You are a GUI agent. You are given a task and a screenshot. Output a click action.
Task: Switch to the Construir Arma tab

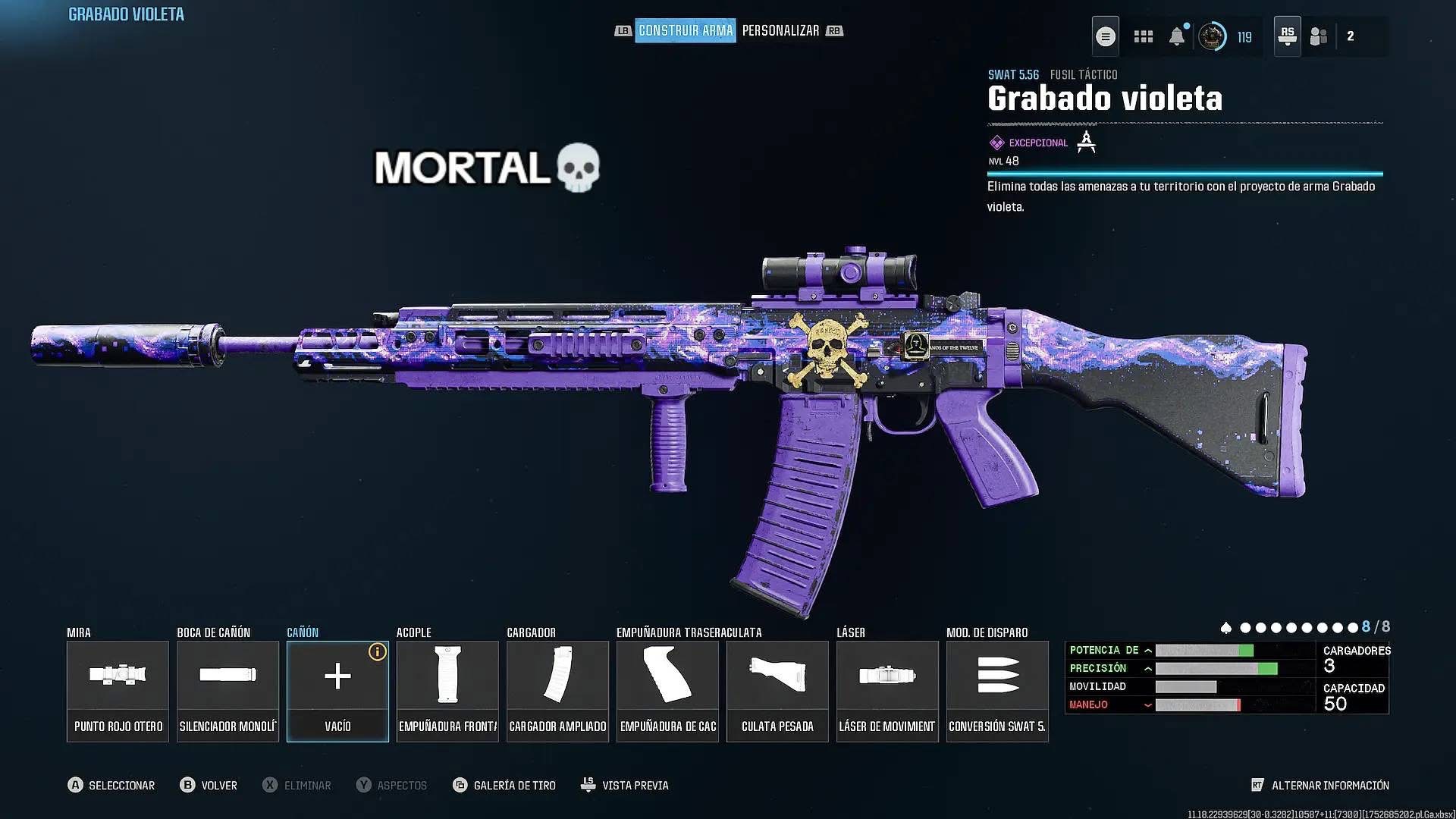(x=685, y=30)
